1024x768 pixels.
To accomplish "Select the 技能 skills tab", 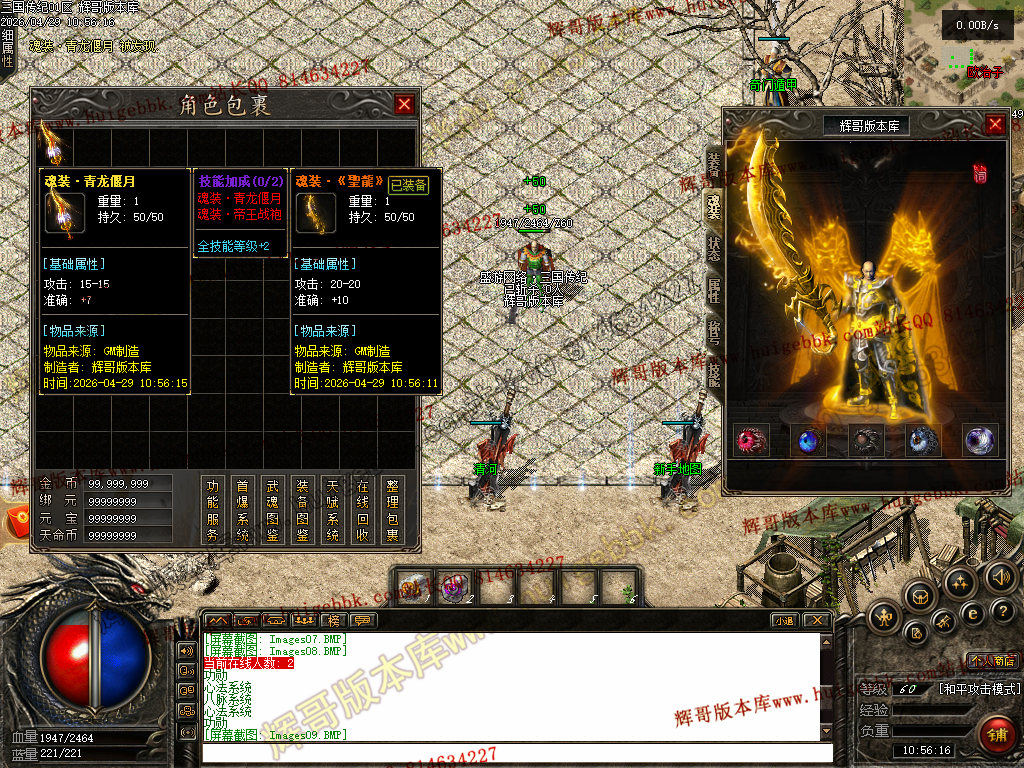I will click(713, 373).
